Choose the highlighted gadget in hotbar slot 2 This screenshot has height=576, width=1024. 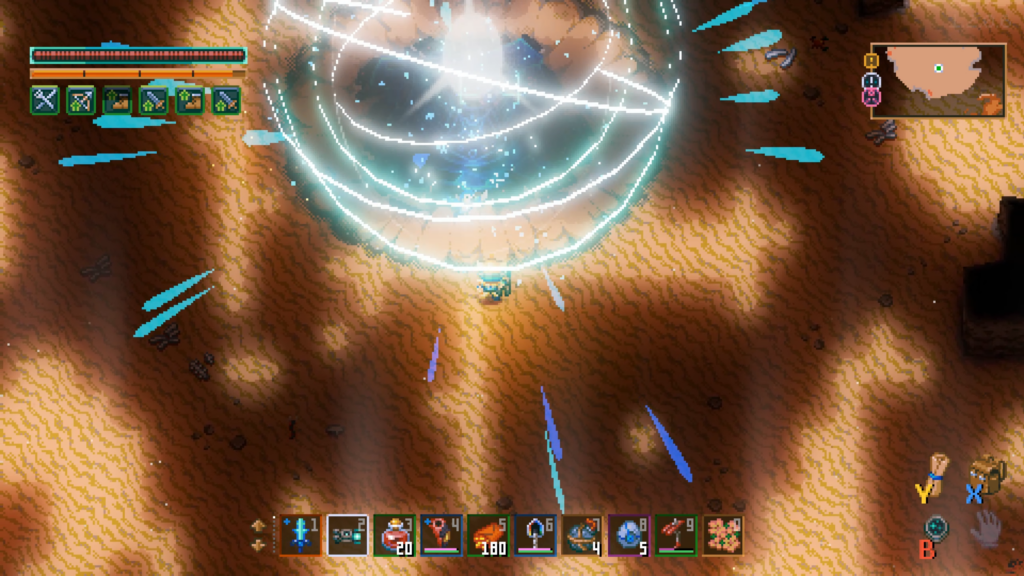(x=347, y=535)
